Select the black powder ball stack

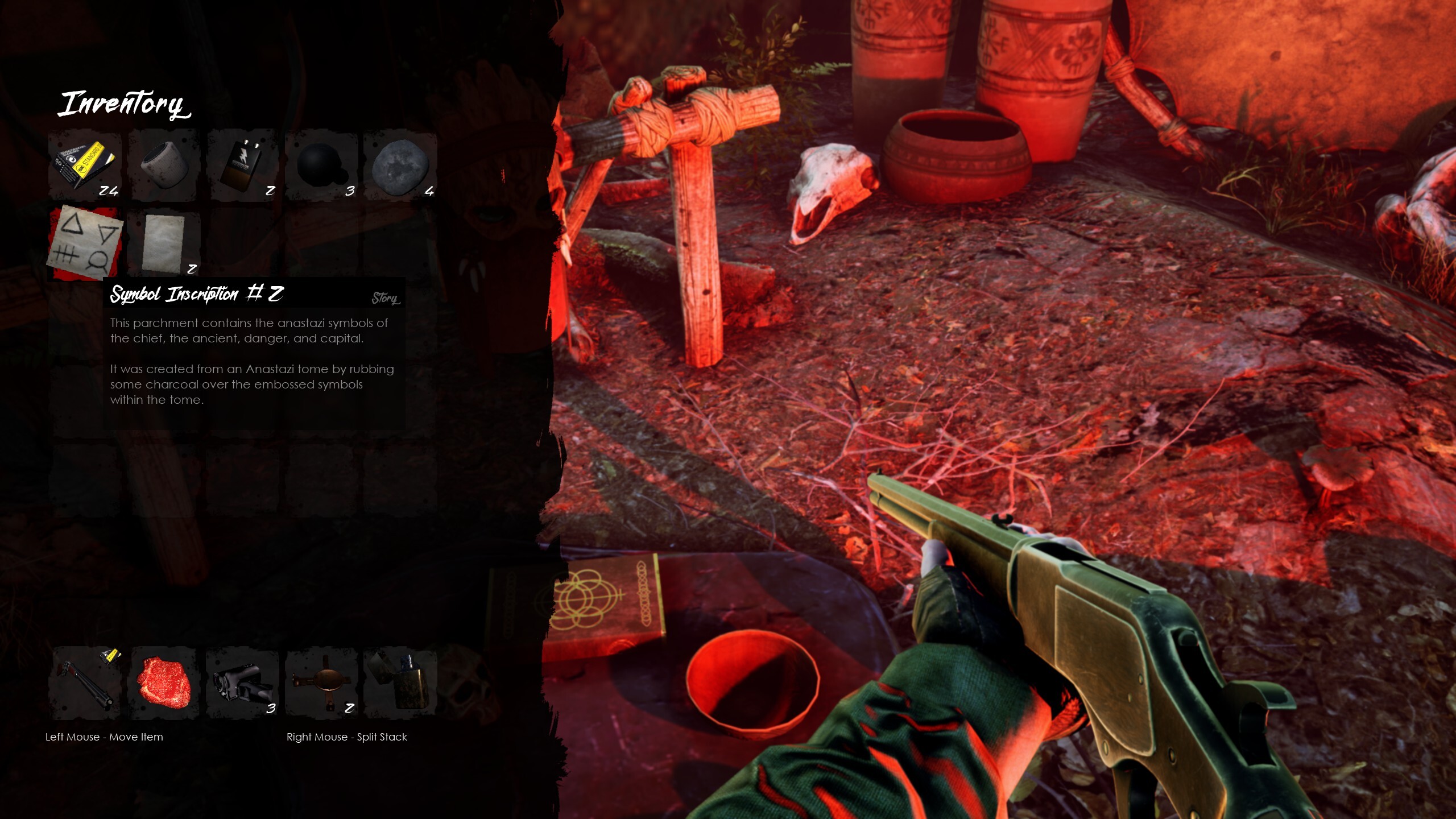tap(321, 165)
